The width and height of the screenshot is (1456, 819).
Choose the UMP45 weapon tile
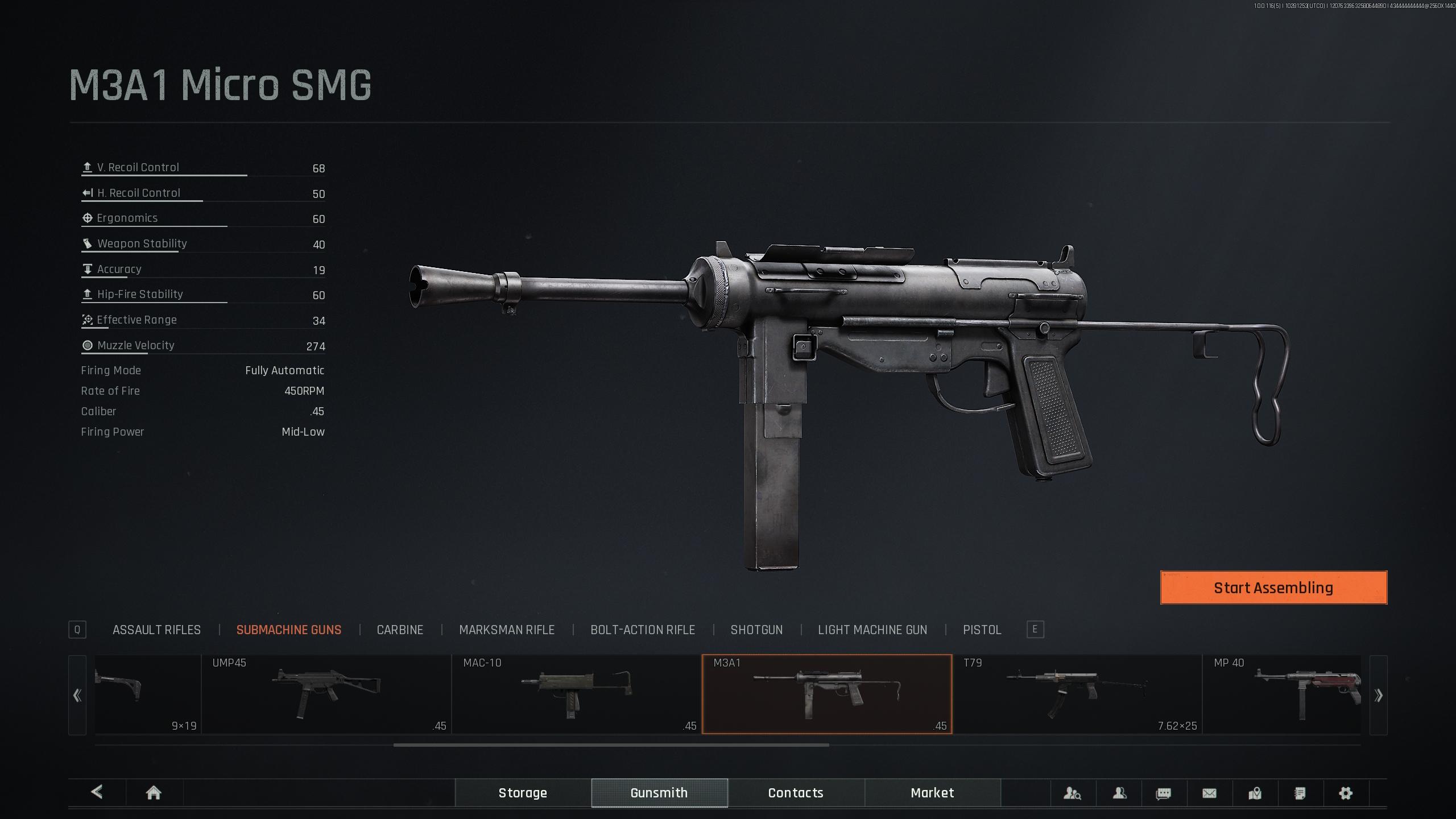(326, 694)
